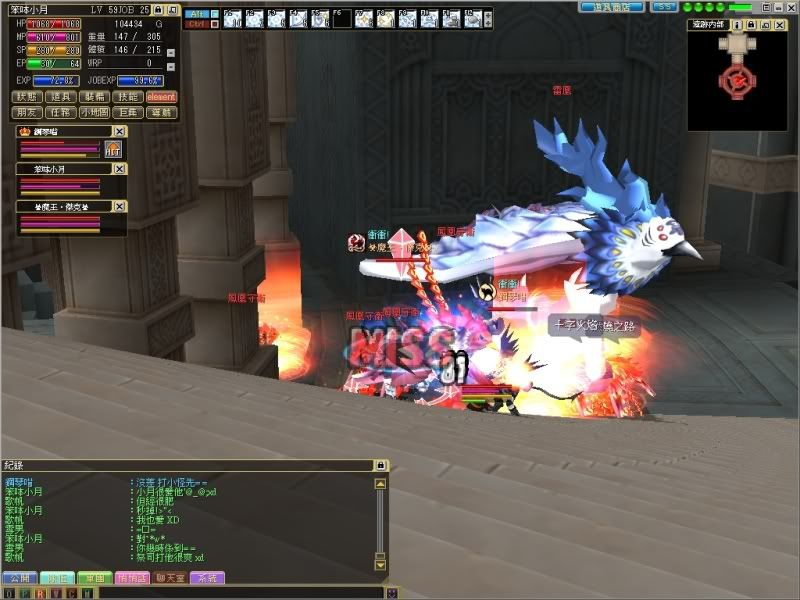The height and width of the screenshot is (600, 800).
Task: Toggle the minimap lock icon
Action: coord(750,25)
